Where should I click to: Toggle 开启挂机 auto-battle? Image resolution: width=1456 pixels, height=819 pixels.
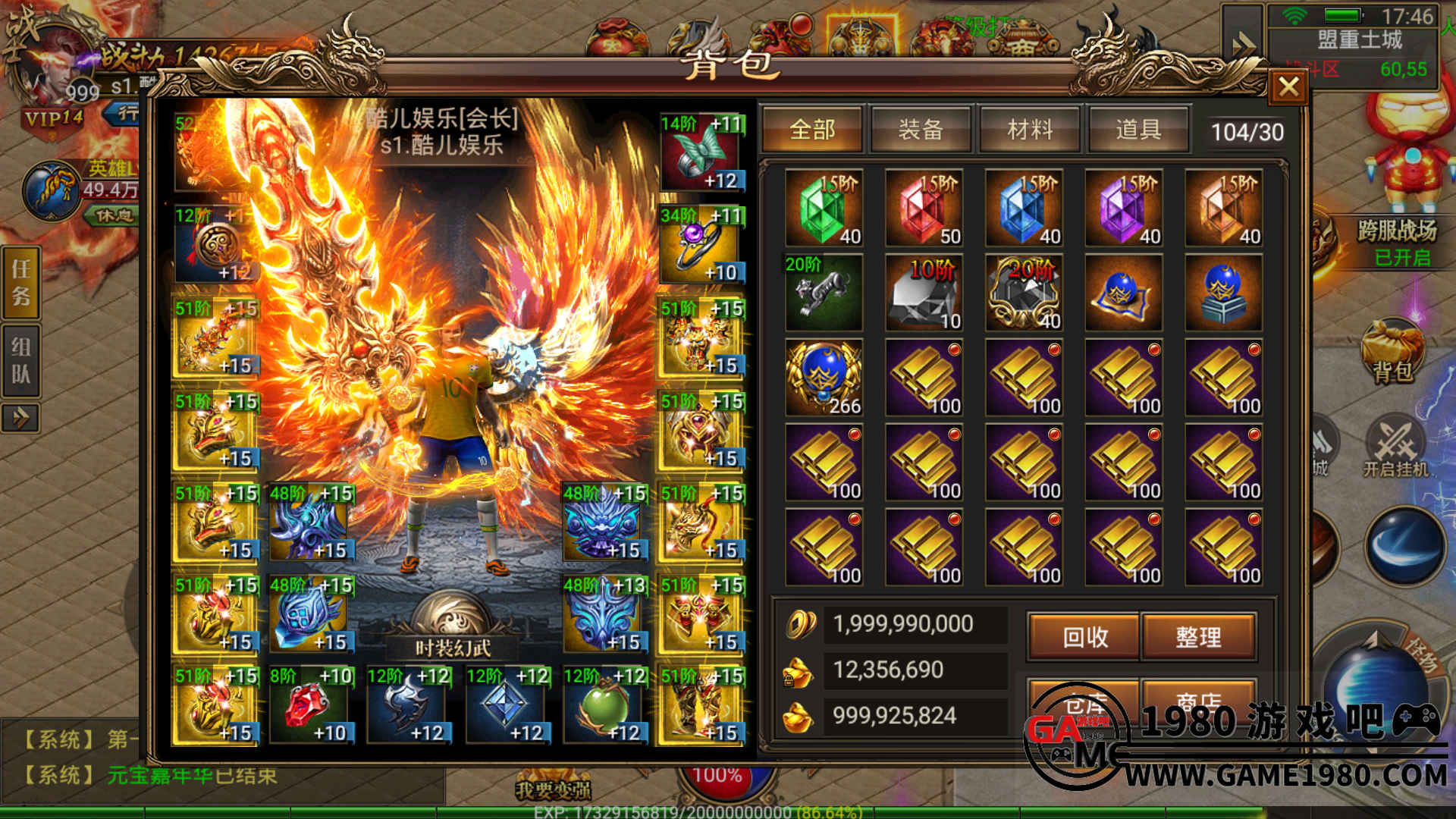tap(1395, 447)
